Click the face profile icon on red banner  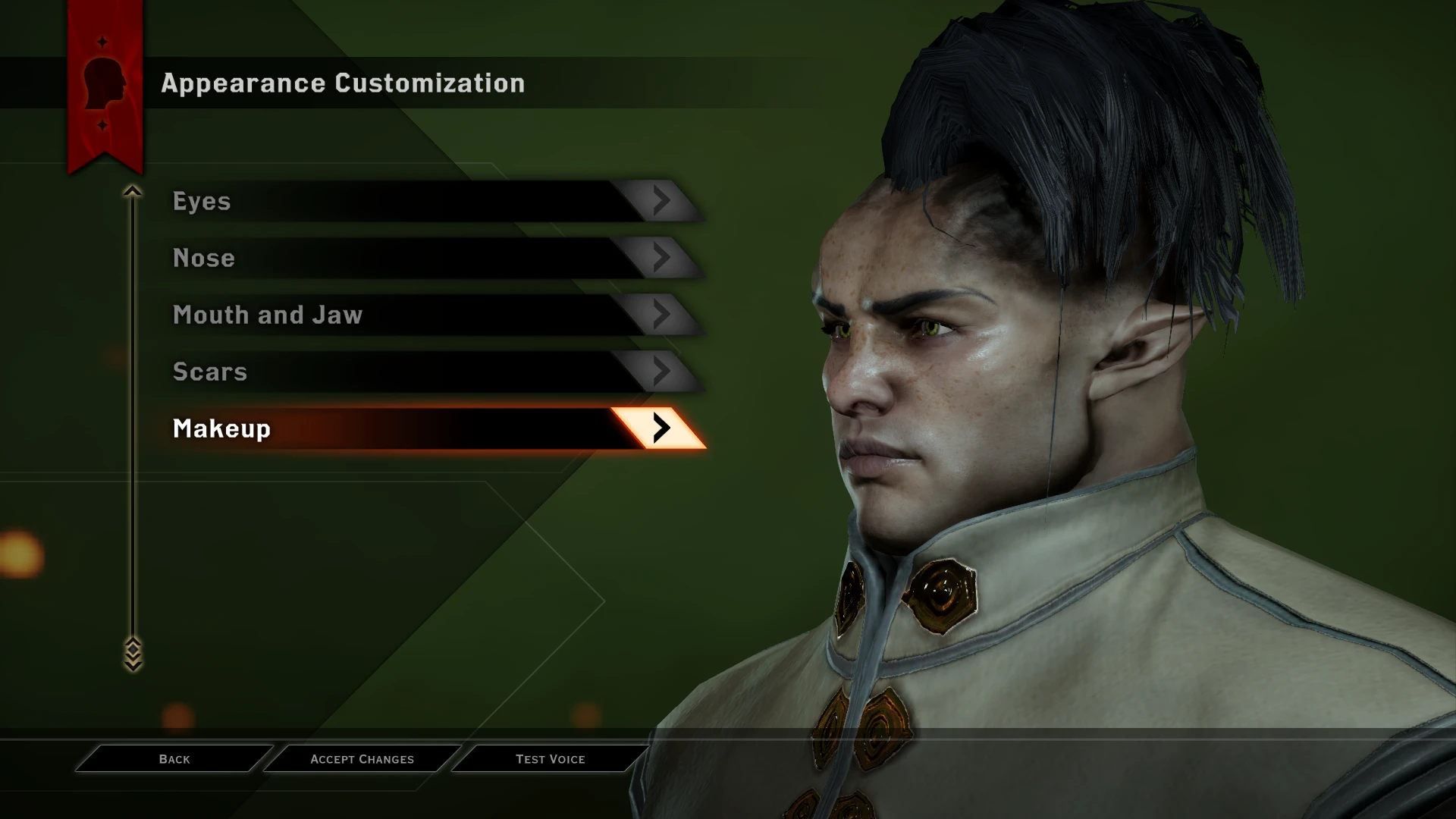pos(104,83)
